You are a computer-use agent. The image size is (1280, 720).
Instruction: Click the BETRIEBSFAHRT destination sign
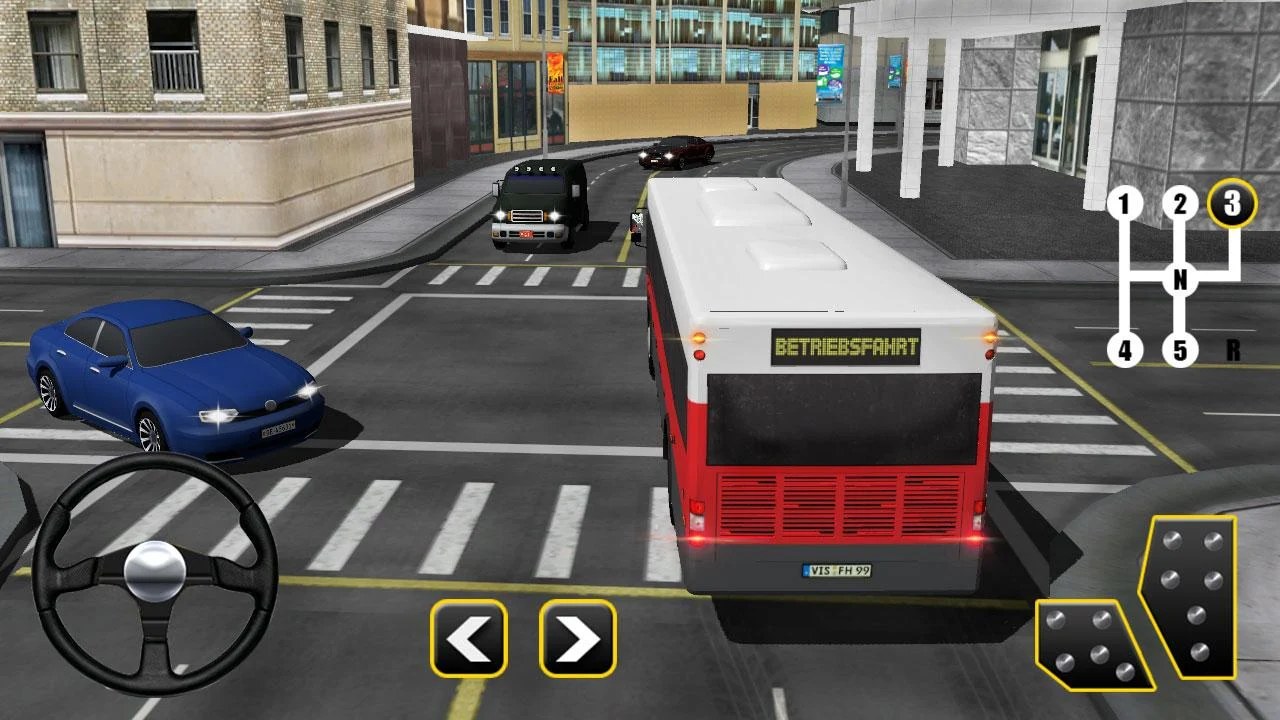(848, 348)
